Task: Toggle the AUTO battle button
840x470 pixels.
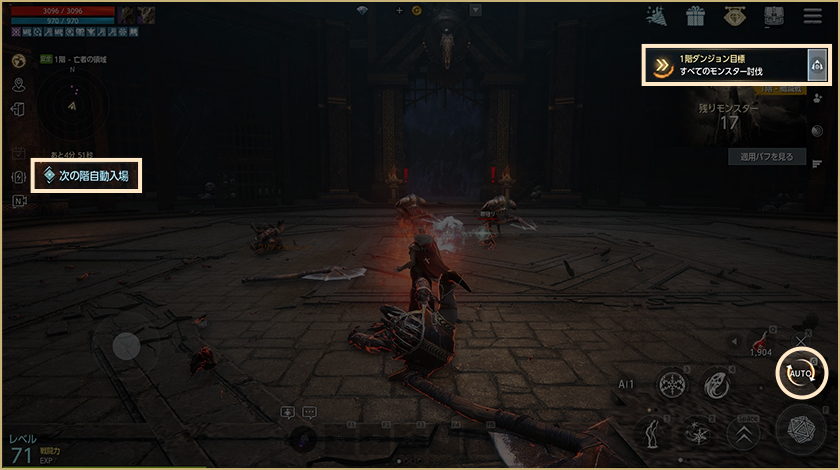Action: click(801, 373)
